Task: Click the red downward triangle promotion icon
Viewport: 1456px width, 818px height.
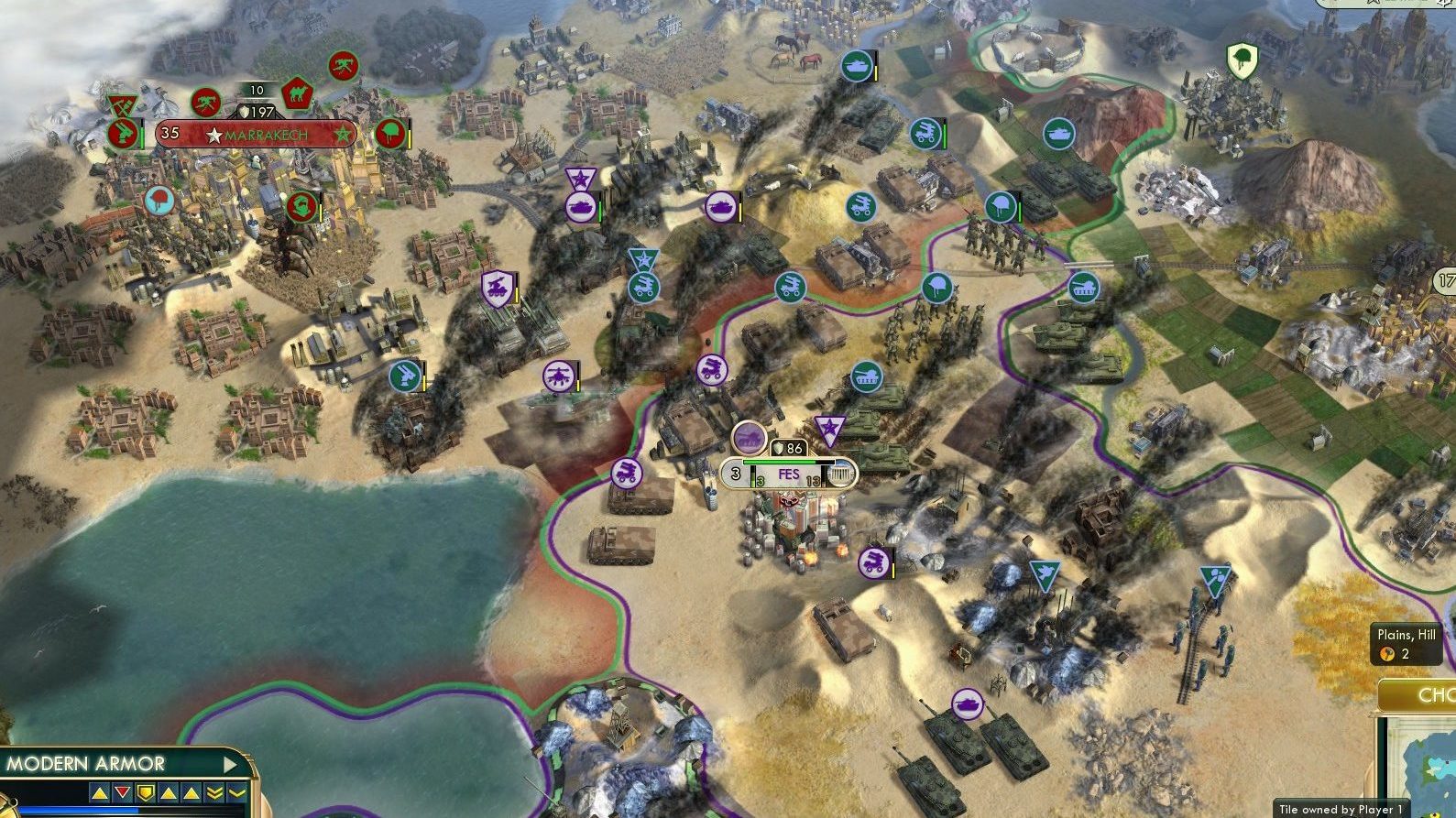Action: click(122, 792)
